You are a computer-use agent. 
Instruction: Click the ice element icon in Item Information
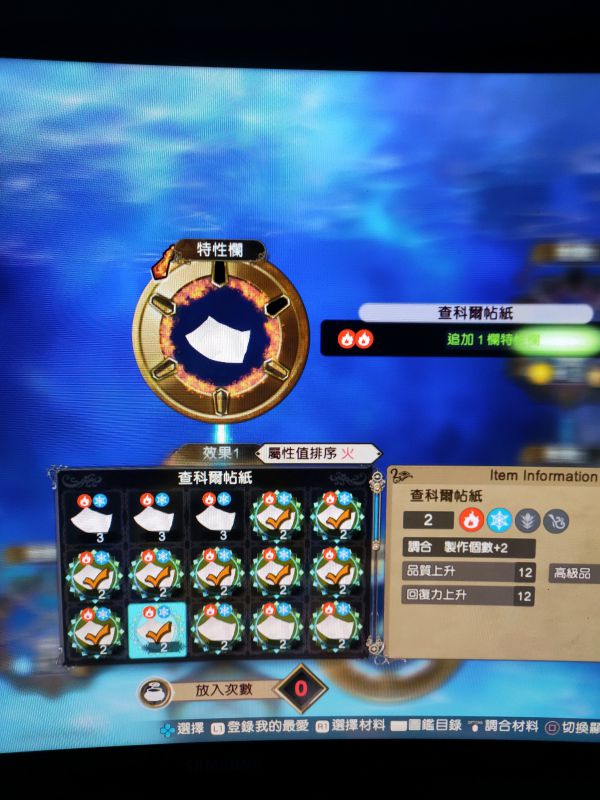point(498,520)
